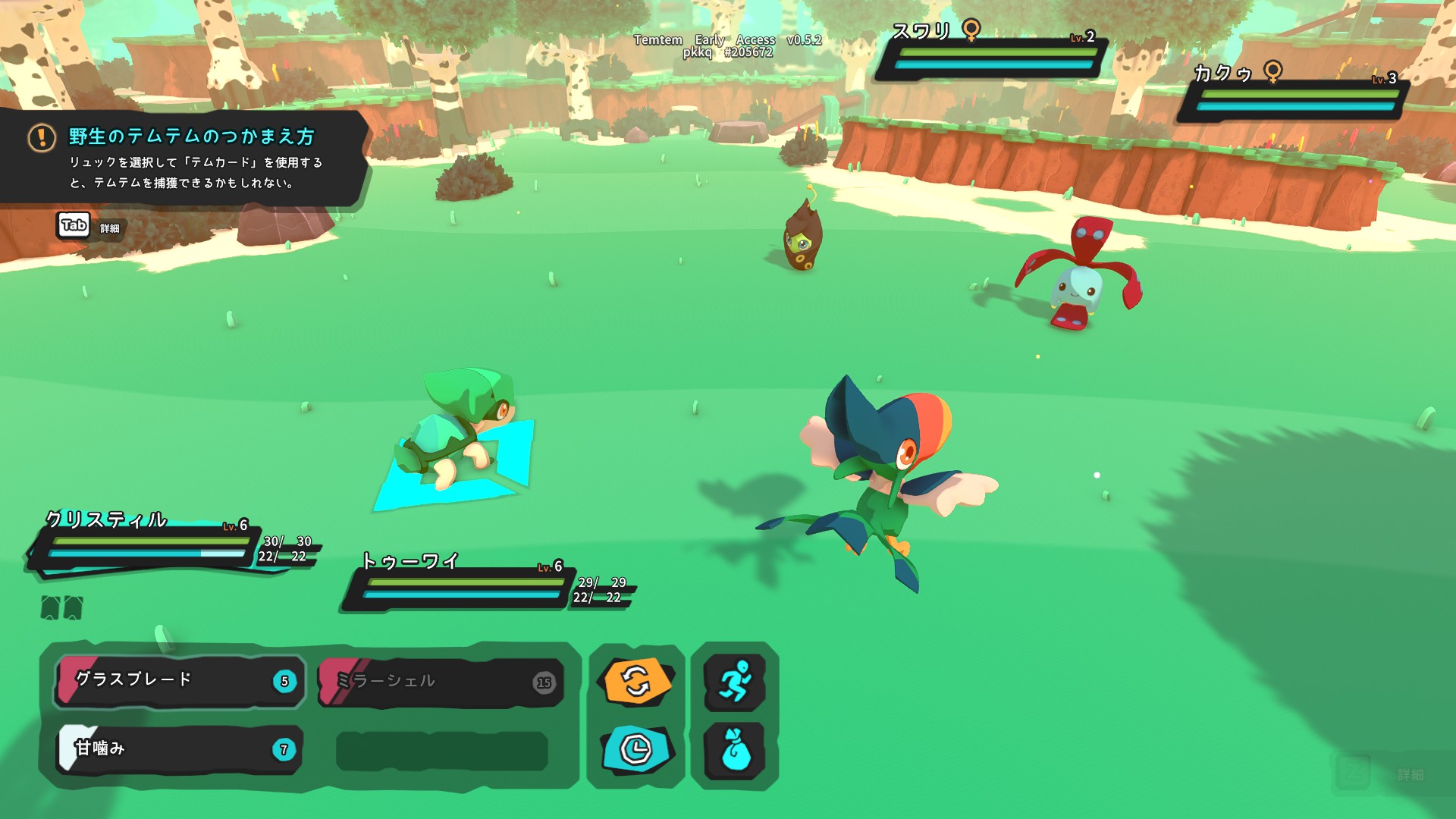The height and width of the screenshot is (819, 1456).
Task: Choose the clock rest turn button
Action: 637,749
